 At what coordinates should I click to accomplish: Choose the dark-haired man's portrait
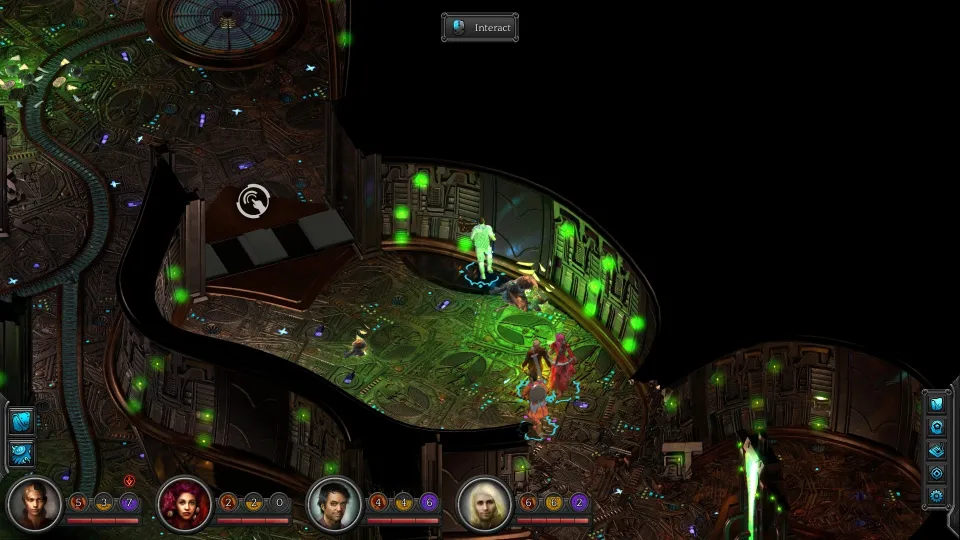coord(335,503)
